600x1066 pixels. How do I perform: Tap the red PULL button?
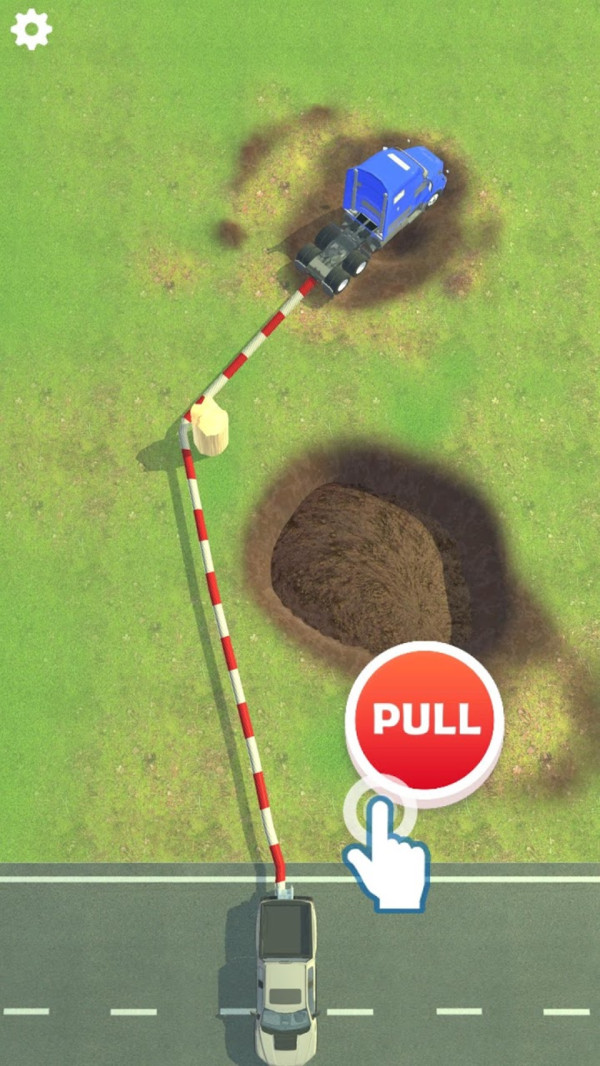point(425,716)
